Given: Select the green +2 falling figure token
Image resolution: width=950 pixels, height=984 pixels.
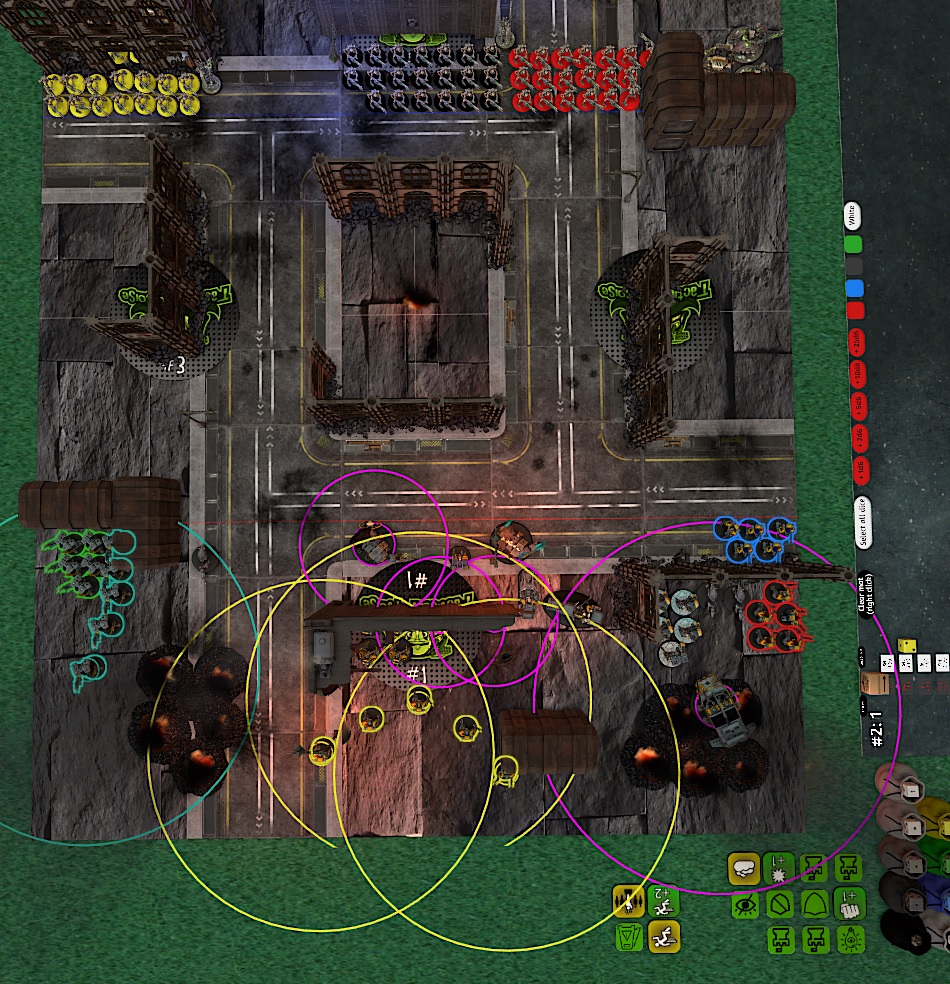Looking at the screenshot, I should click(662, 902).
